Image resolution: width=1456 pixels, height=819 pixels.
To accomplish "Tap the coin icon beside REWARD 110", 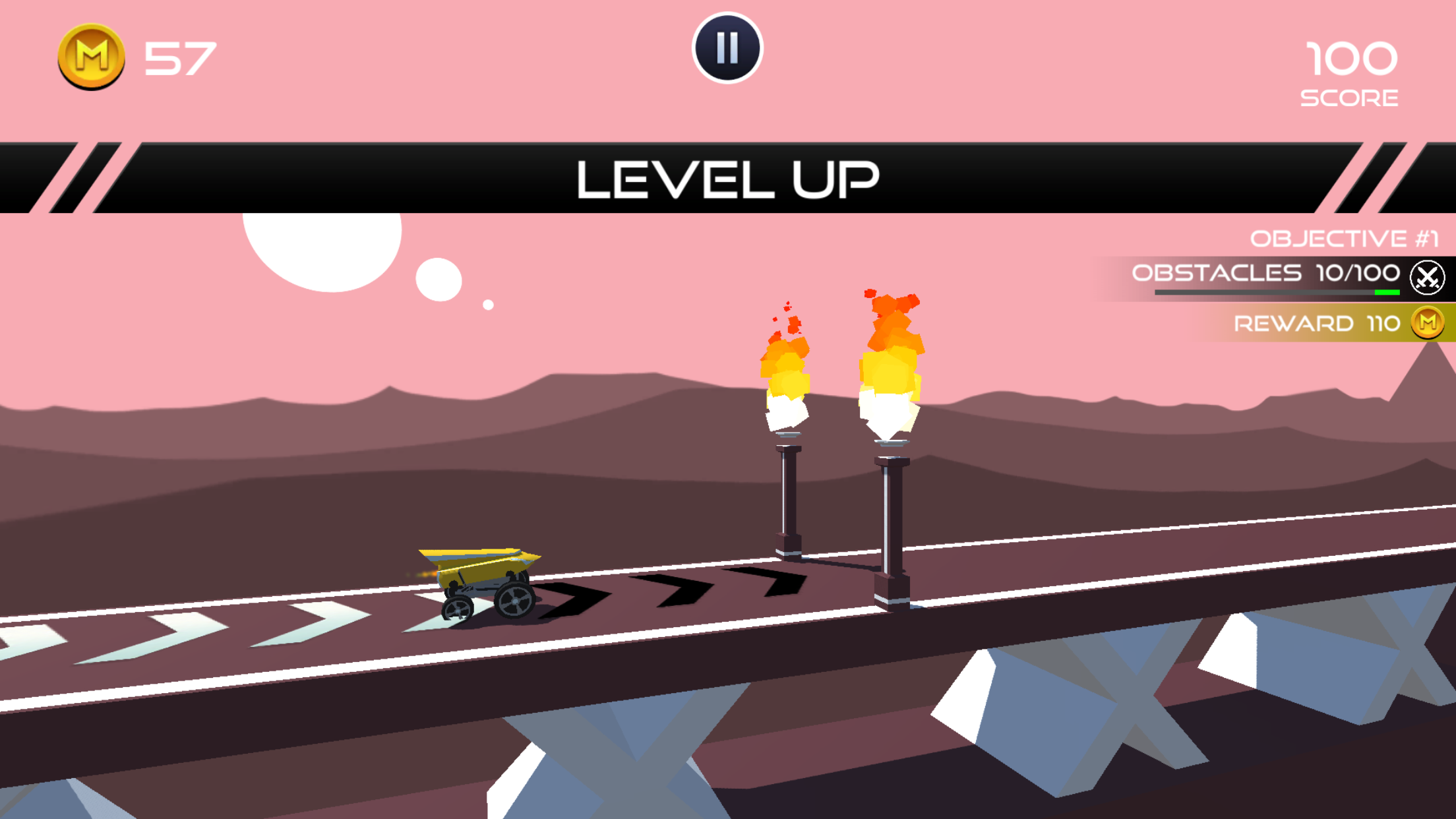I will tap(1426, 323).
